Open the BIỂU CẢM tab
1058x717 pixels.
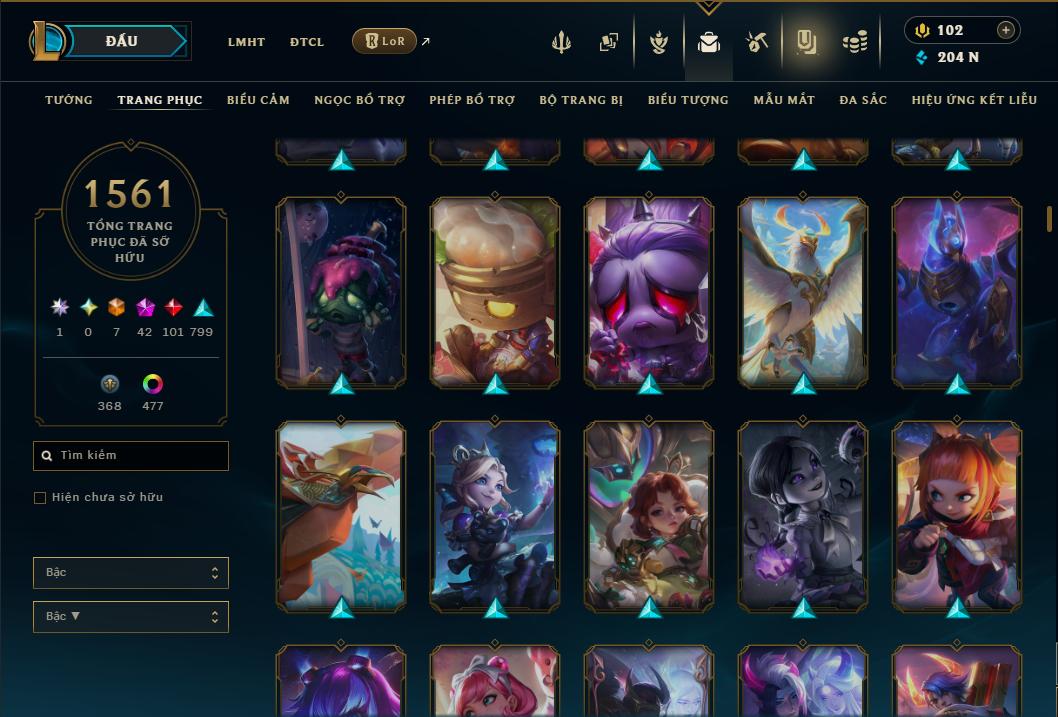click(258, 100)
